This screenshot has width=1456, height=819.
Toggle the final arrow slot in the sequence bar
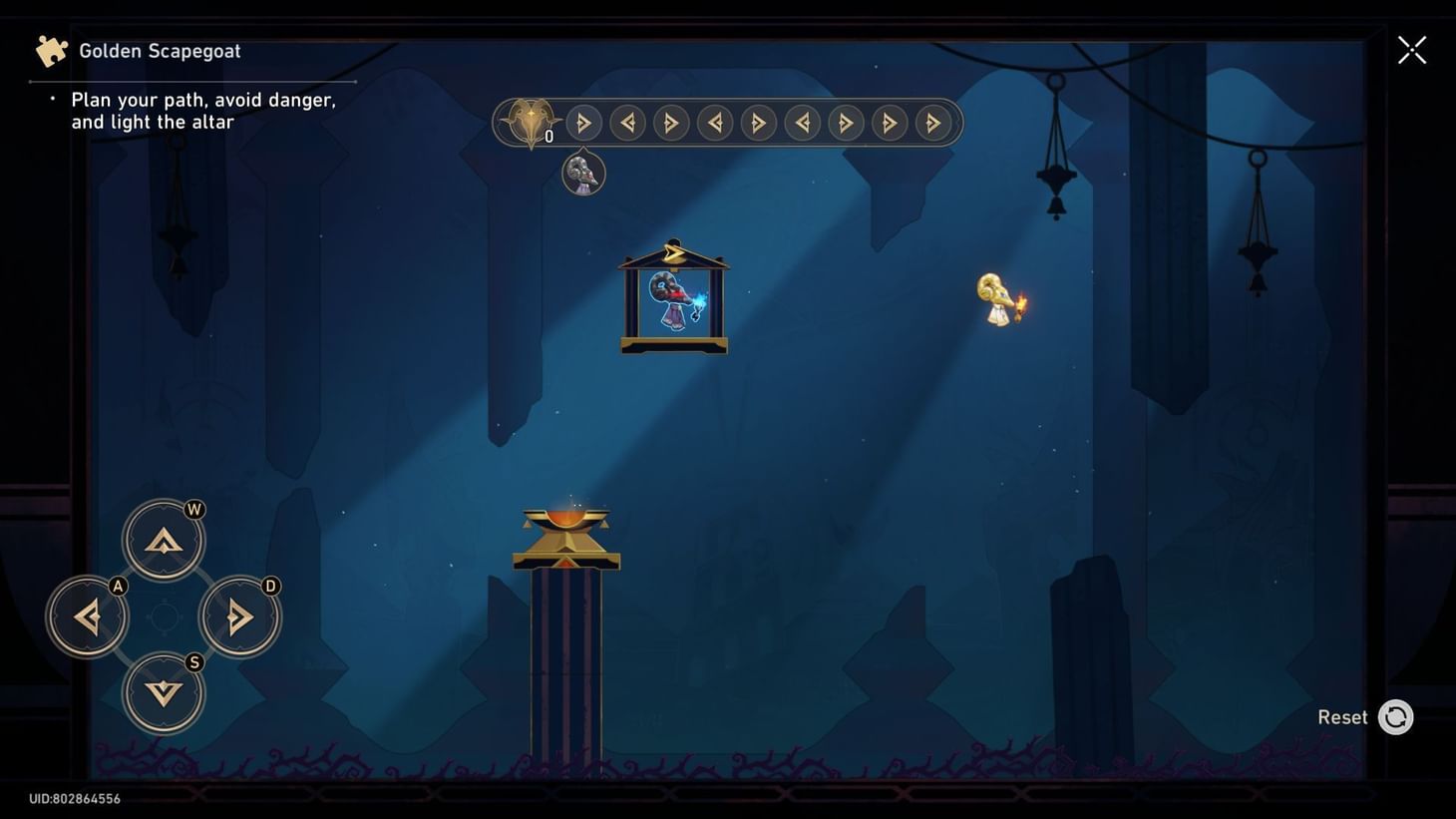[x=931, y=122]
